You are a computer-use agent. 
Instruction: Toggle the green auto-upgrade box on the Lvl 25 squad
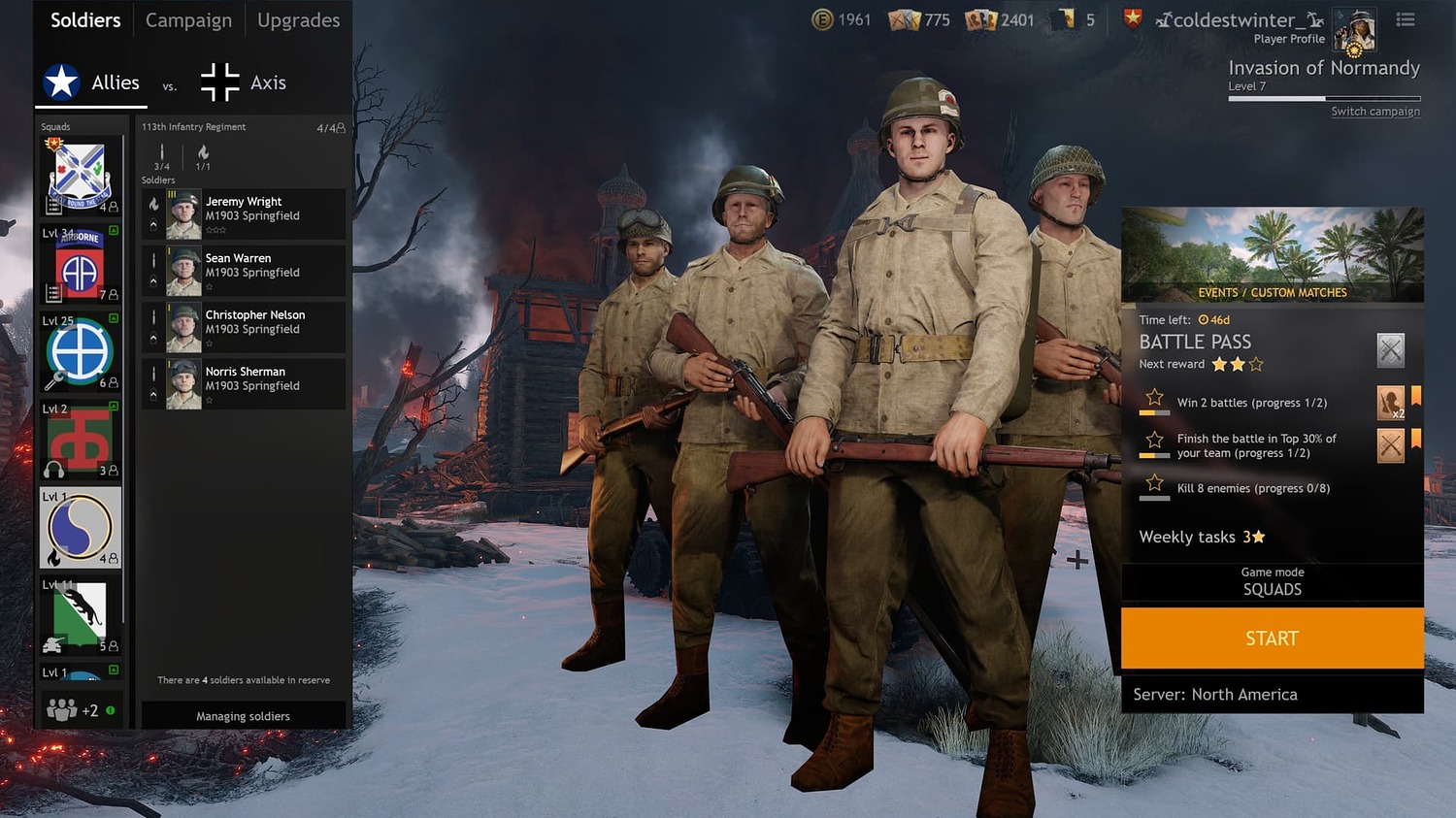tap(112, 318)
